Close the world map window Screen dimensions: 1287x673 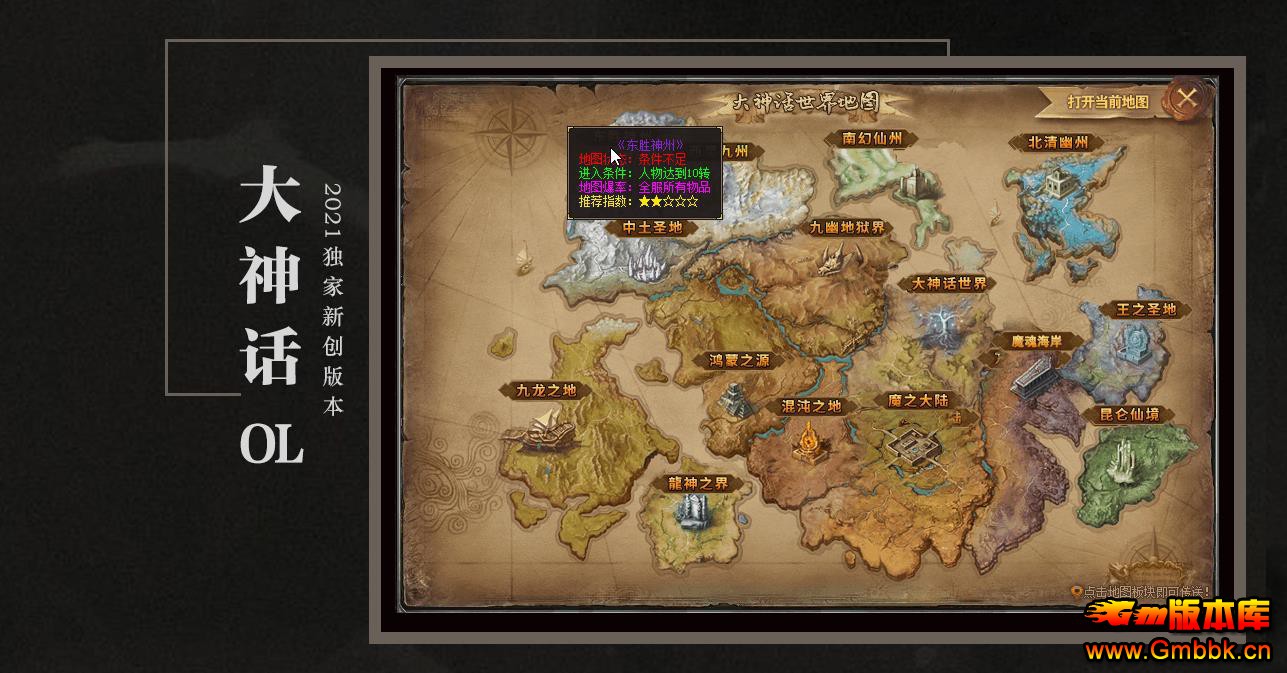(x=1187, y=98)
